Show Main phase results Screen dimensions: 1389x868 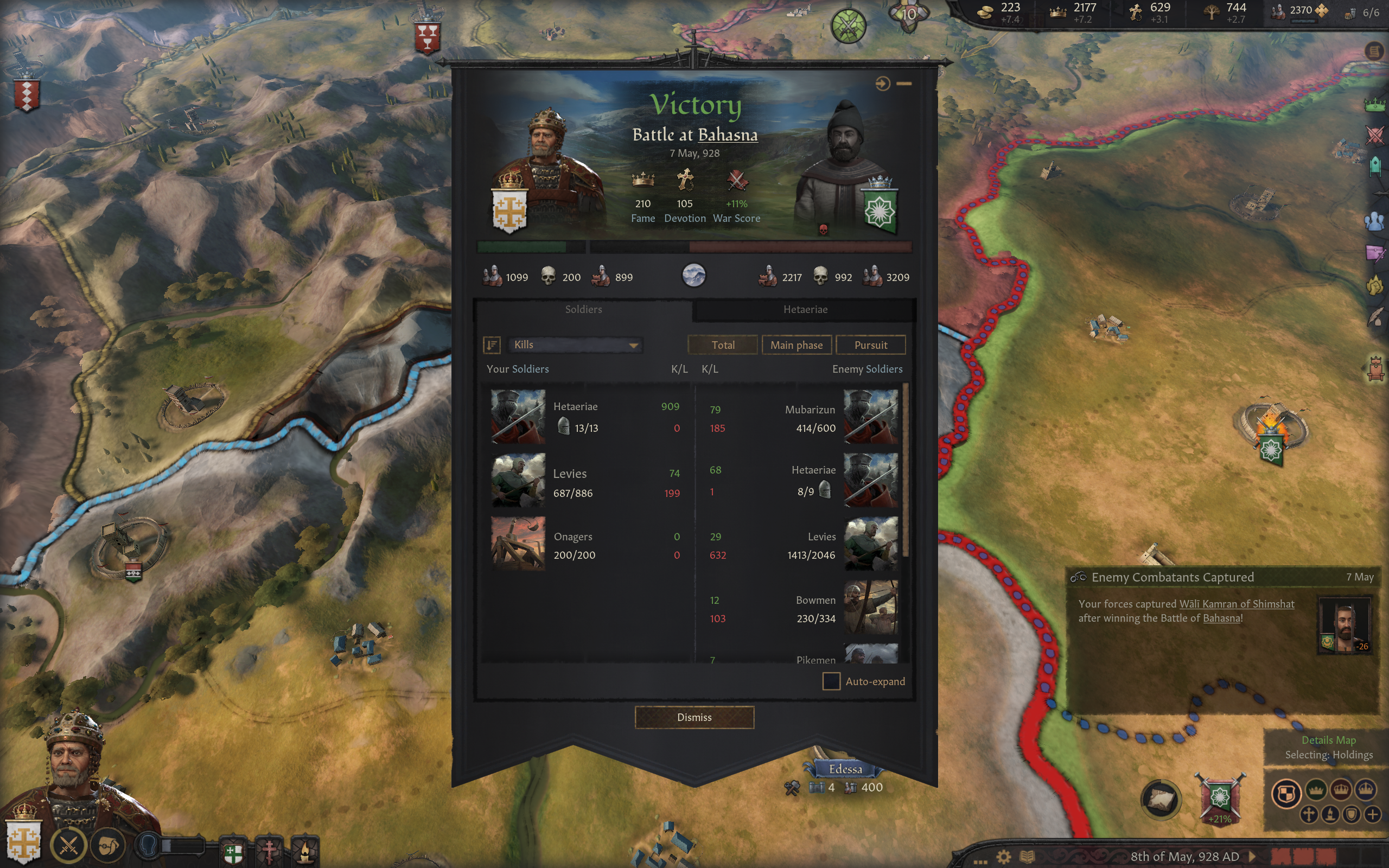[x=796, y=345]
